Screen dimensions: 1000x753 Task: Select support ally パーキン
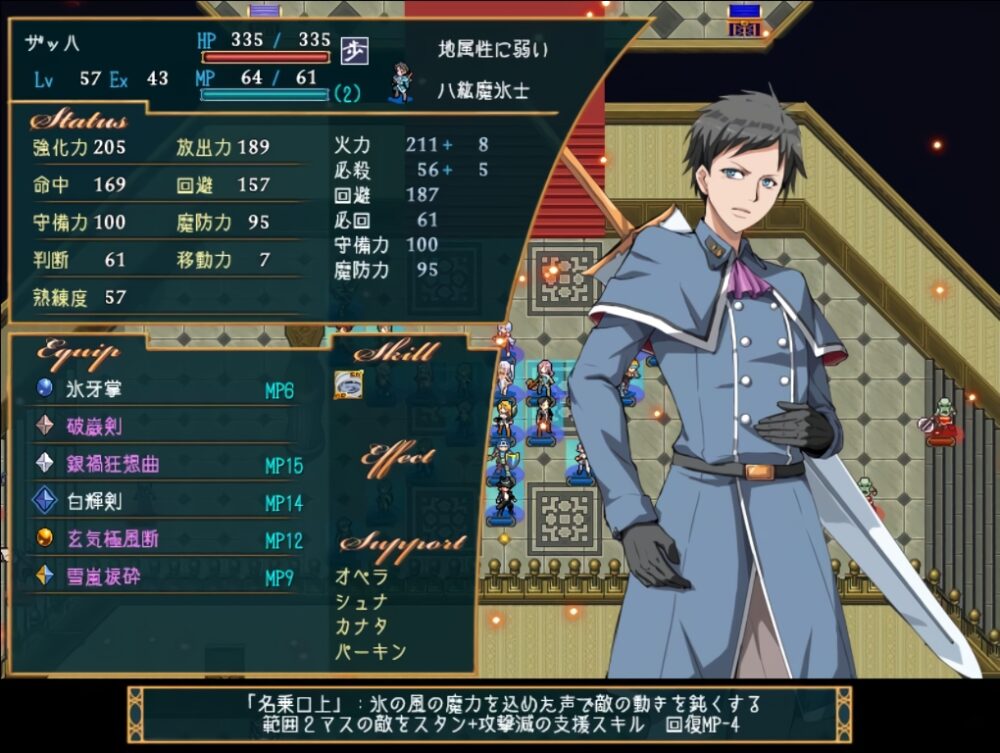pos(370,652)
